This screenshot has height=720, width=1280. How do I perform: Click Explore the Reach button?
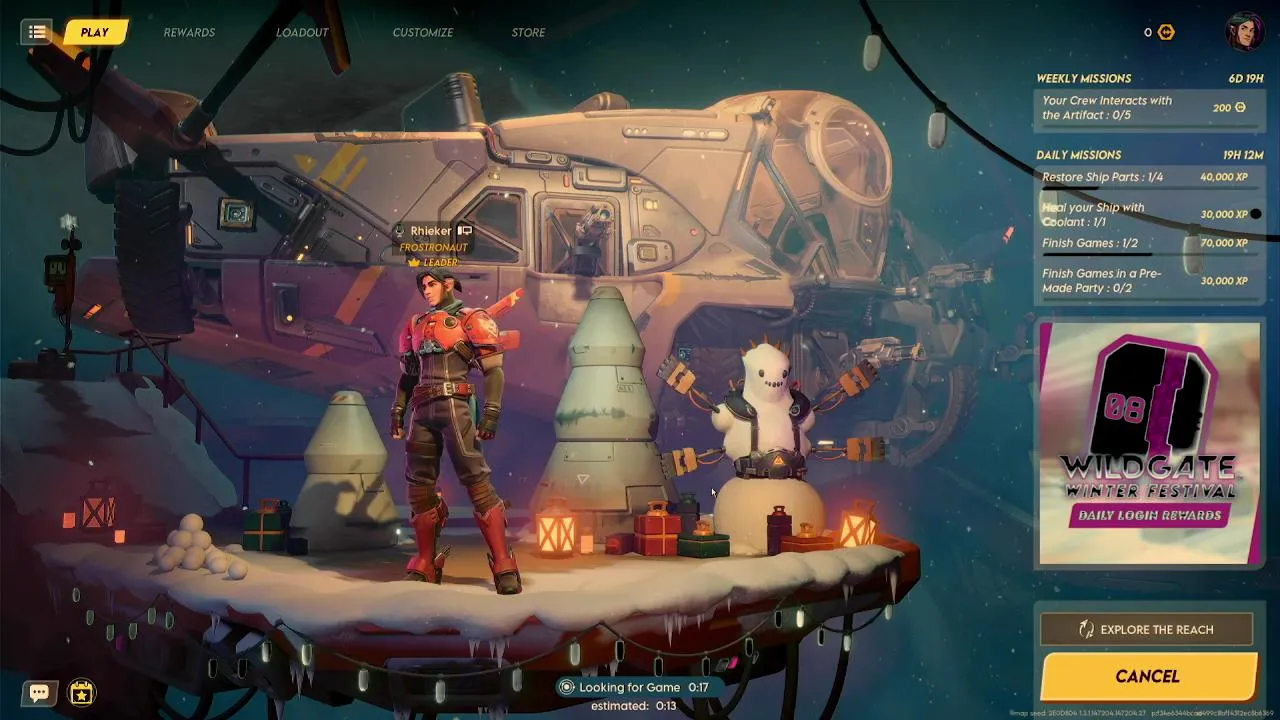point(1146,630)
